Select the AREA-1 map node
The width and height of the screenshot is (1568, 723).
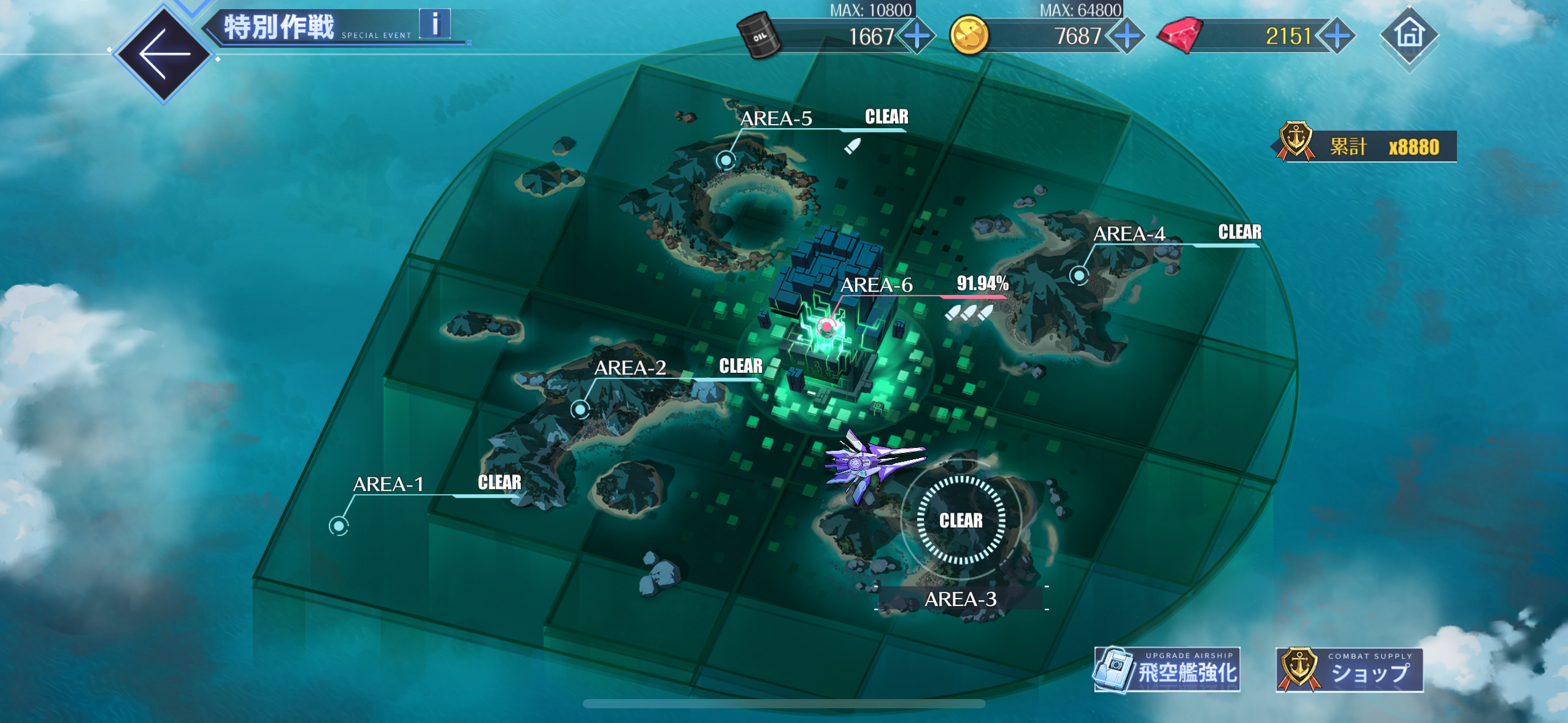click(x=339, y=525)
